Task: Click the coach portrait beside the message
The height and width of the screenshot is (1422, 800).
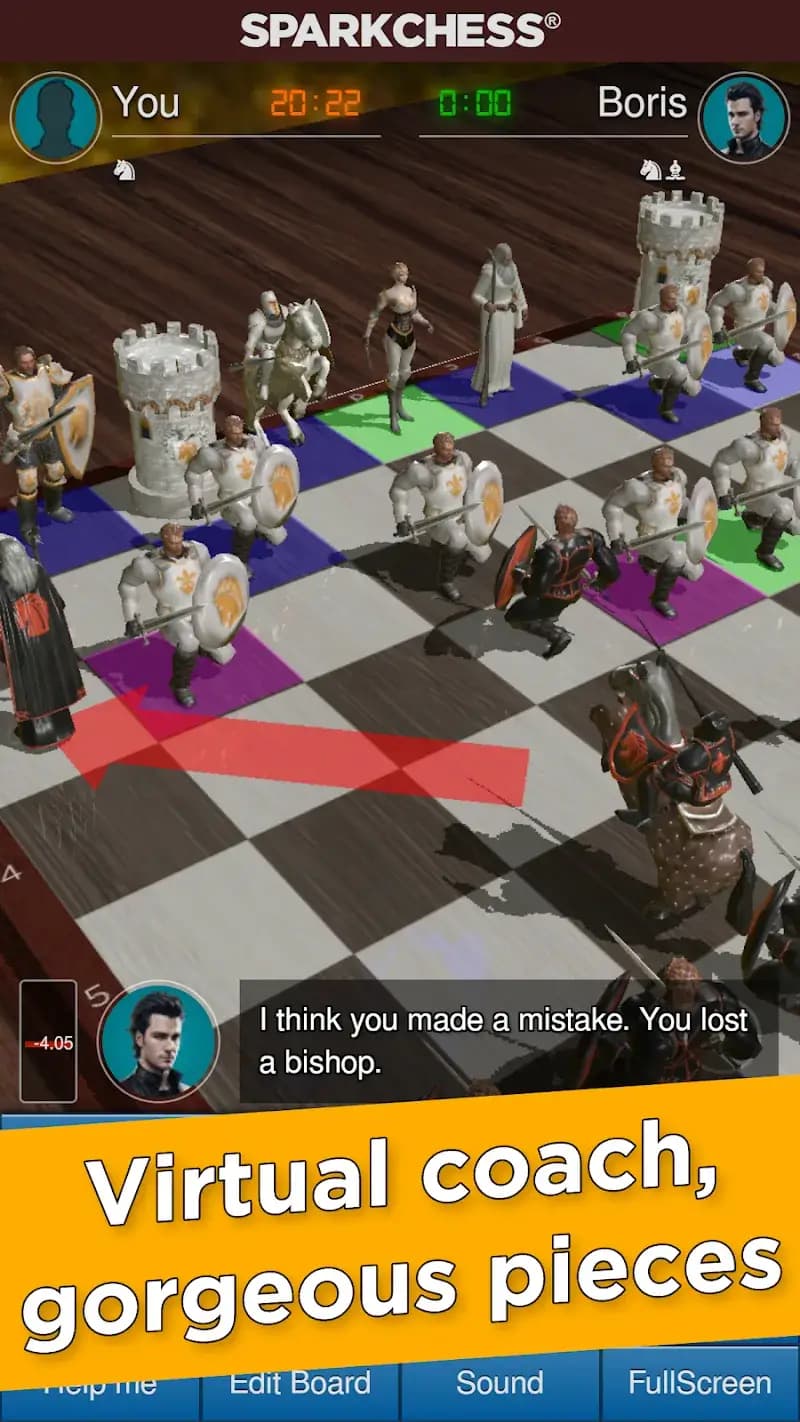Action: pyautogui.click(x=158, y=1041)
